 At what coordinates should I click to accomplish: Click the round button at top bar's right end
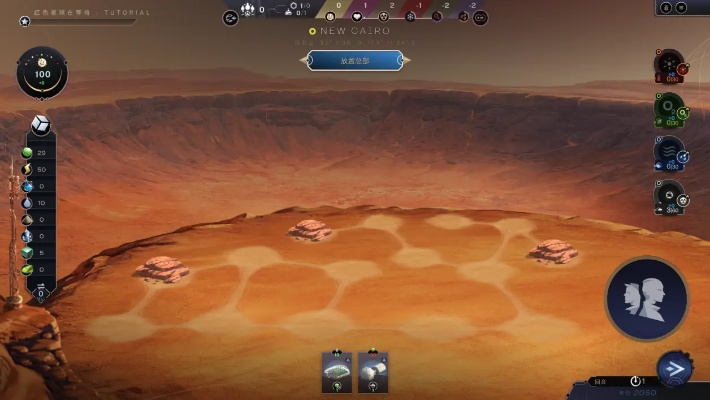pos(480,17)
